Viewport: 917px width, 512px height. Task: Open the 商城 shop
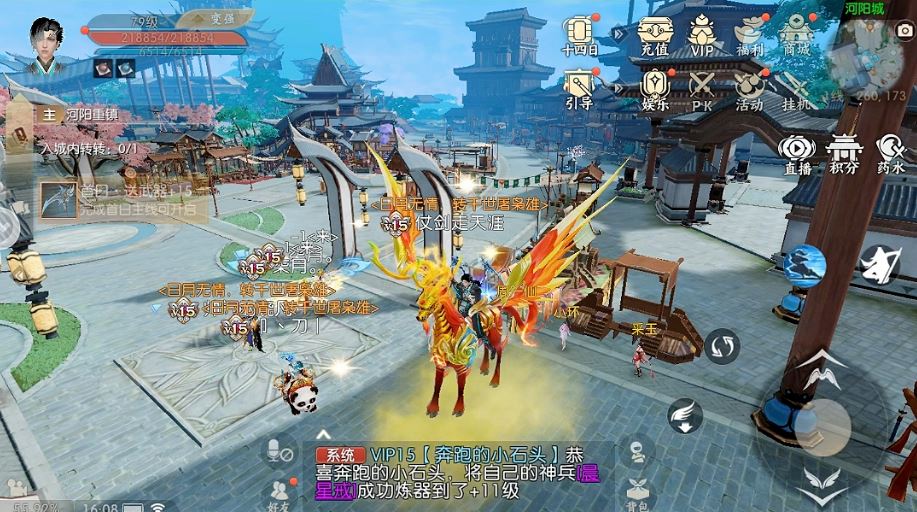tap(796, 36)
